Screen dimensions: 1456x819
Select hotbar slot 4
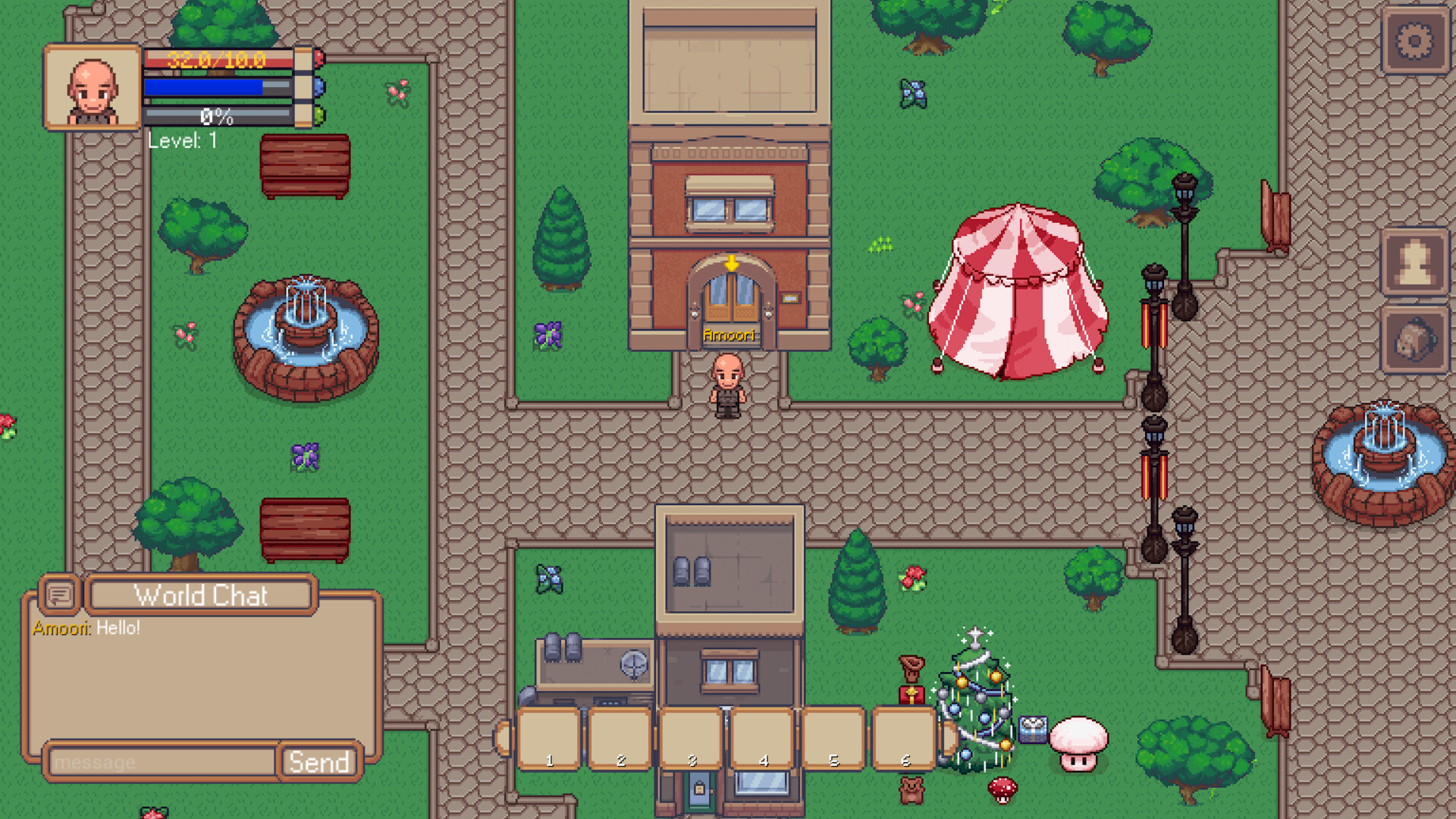[x=763, y=737]
